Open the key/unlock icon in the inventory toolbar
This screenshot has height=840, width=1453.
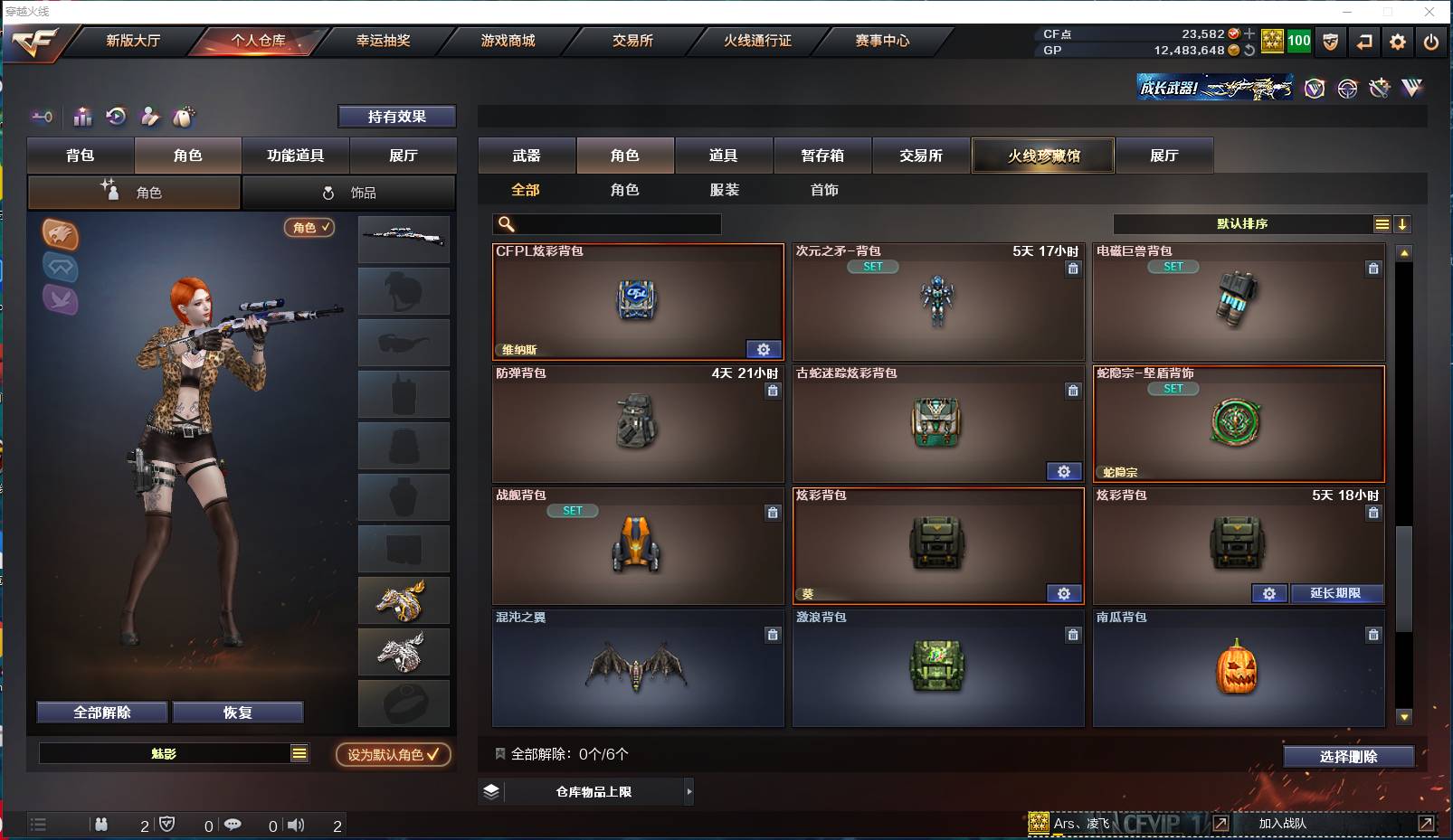point(42,117)
